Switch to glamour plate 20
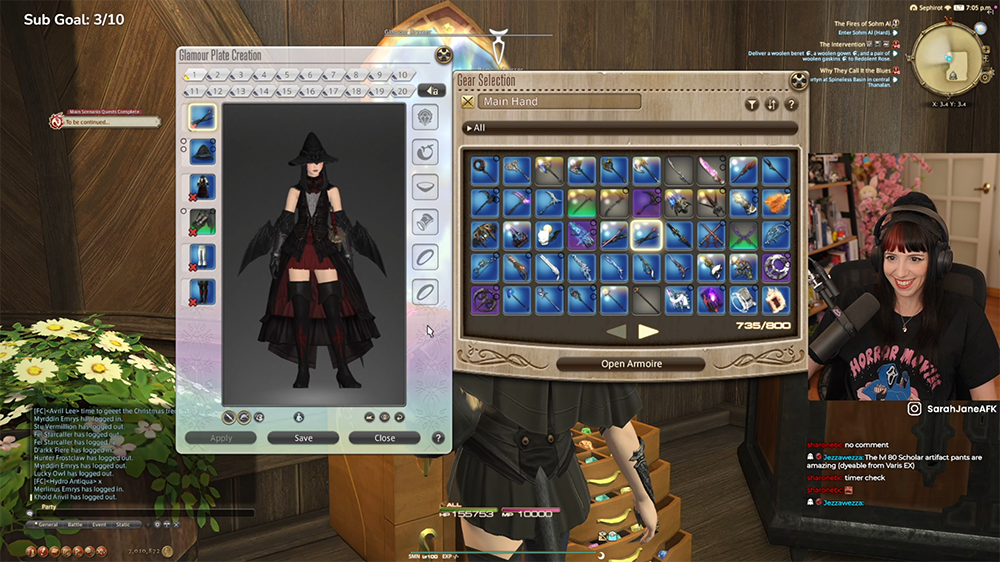 click(400, 91)
